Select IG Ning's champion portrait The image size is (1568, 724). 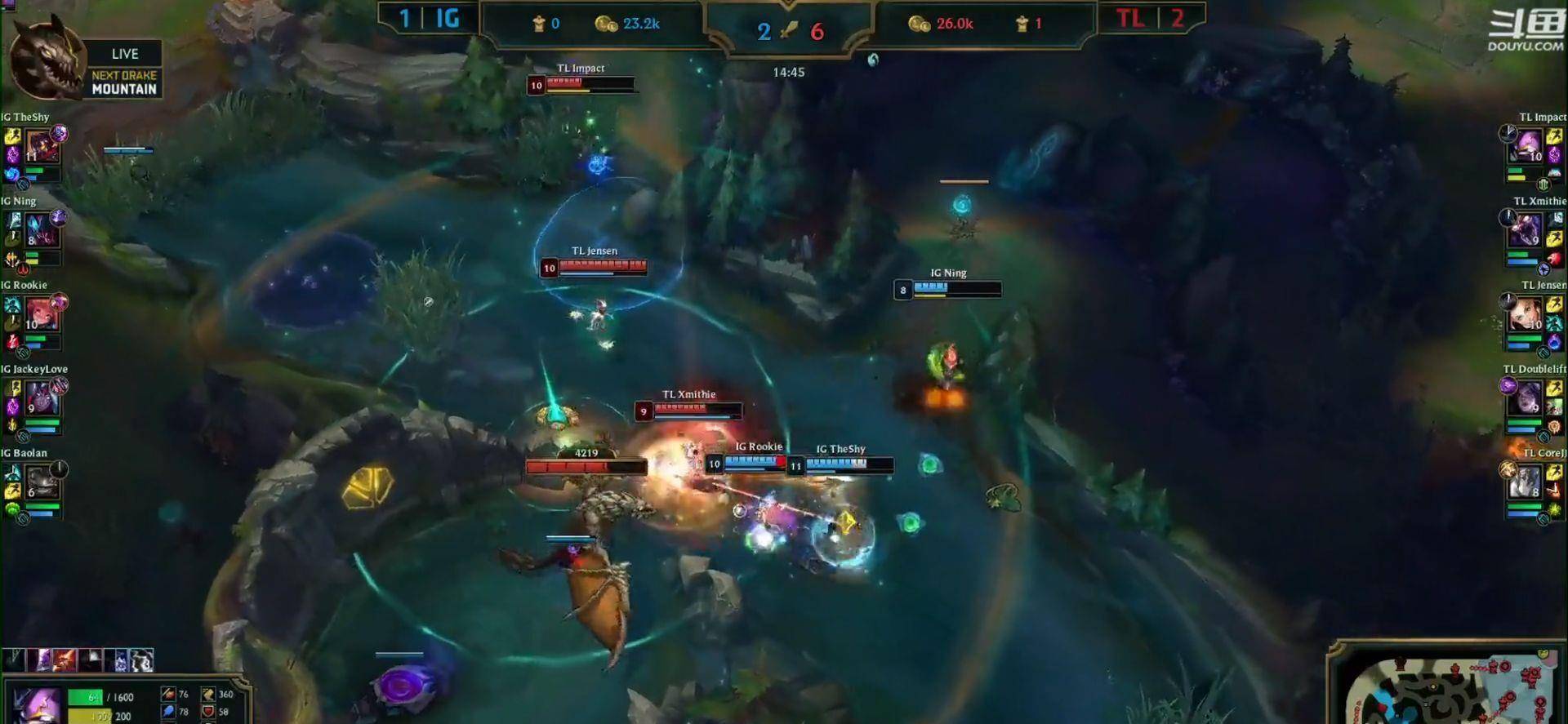click(x=41, y=231)
